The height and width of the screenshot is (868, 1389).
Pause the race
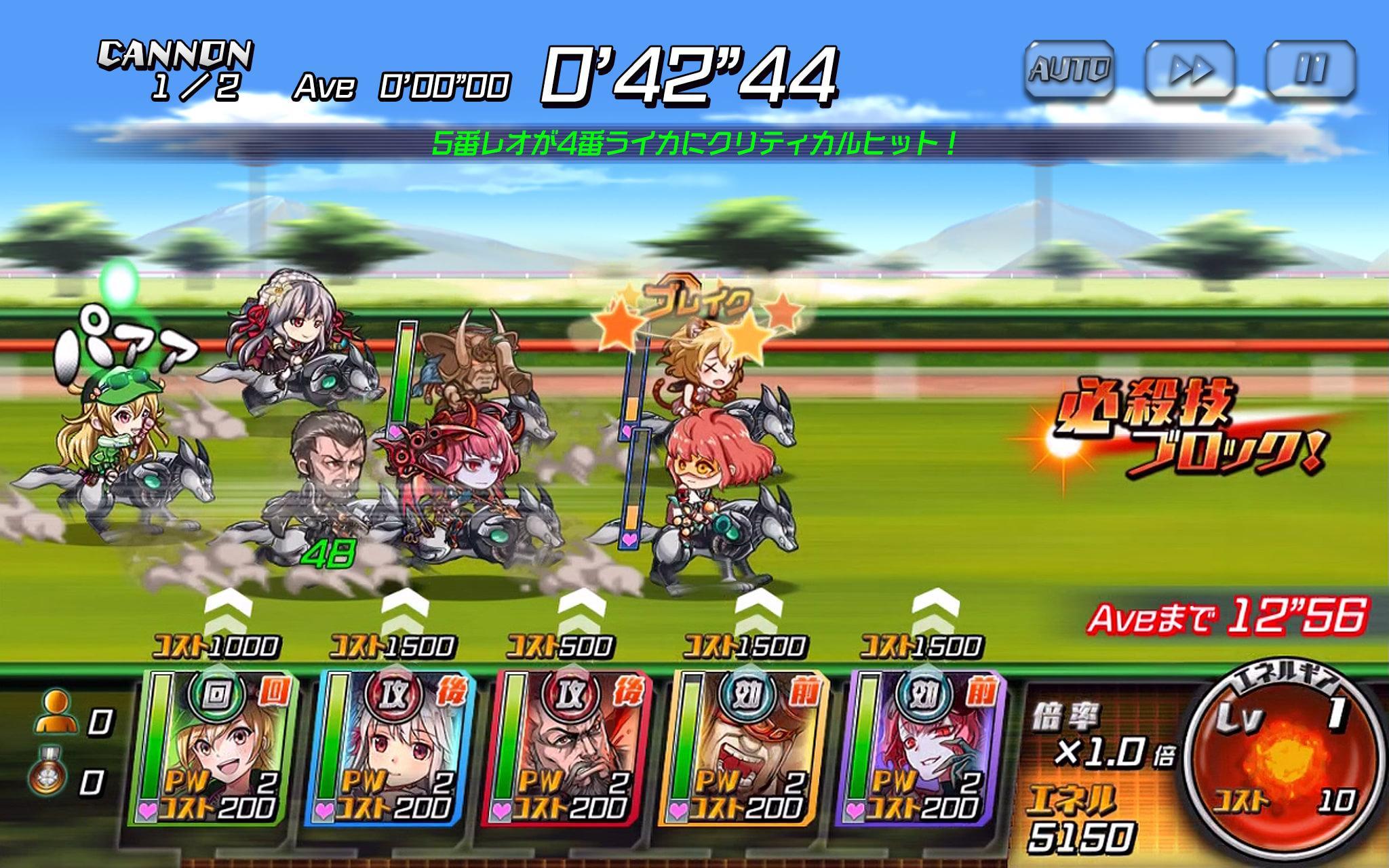click(x=1309, y=66)
